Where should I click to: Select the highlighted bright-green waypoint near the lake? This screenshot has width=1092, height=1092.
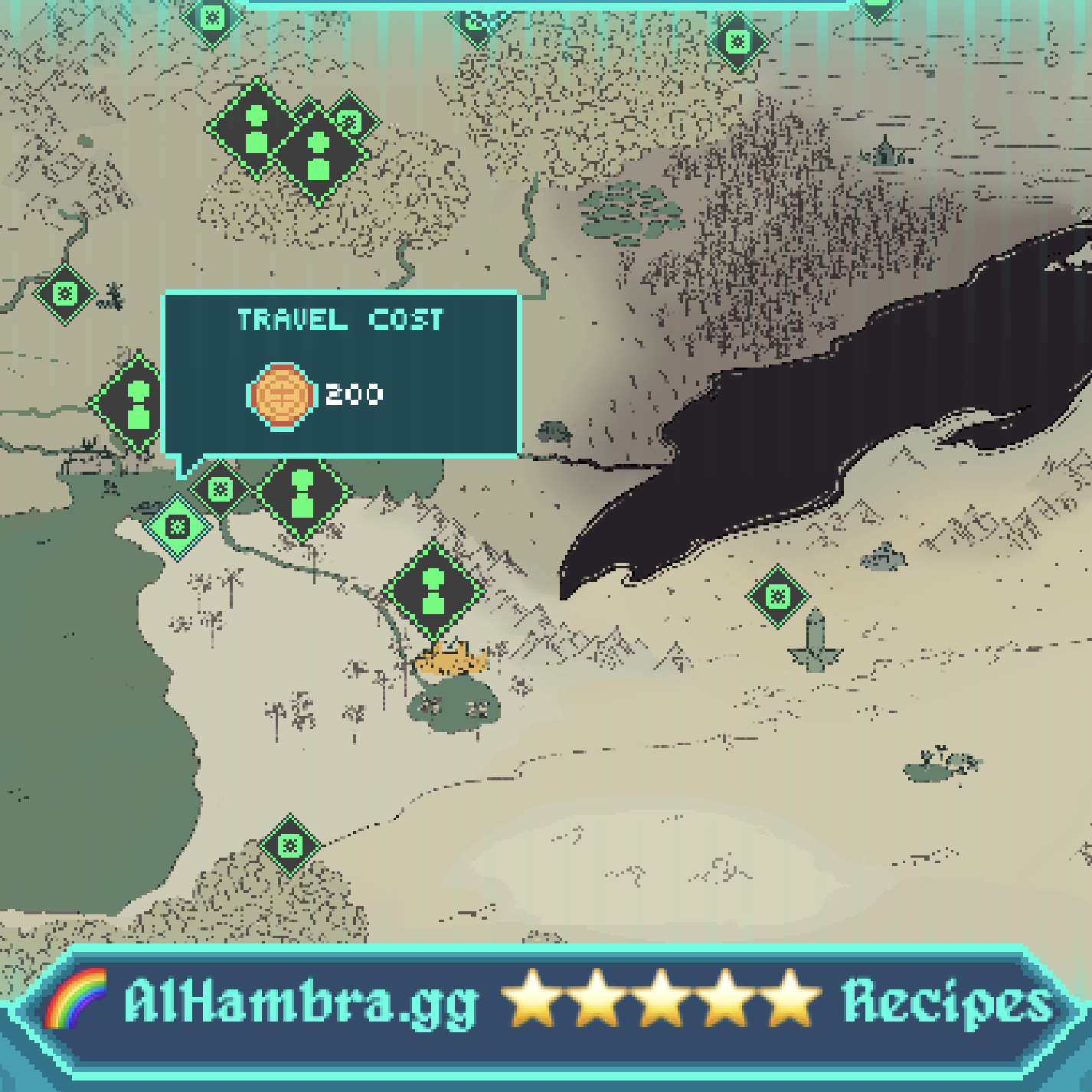[178, 527]
